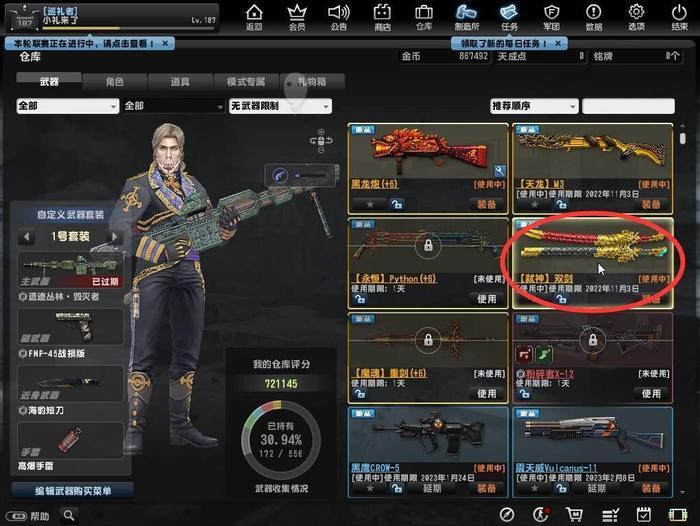The width and height of the screenshot is (700, 526).
Task: Switch to the 道具 items tab
Action: point(180,82)
